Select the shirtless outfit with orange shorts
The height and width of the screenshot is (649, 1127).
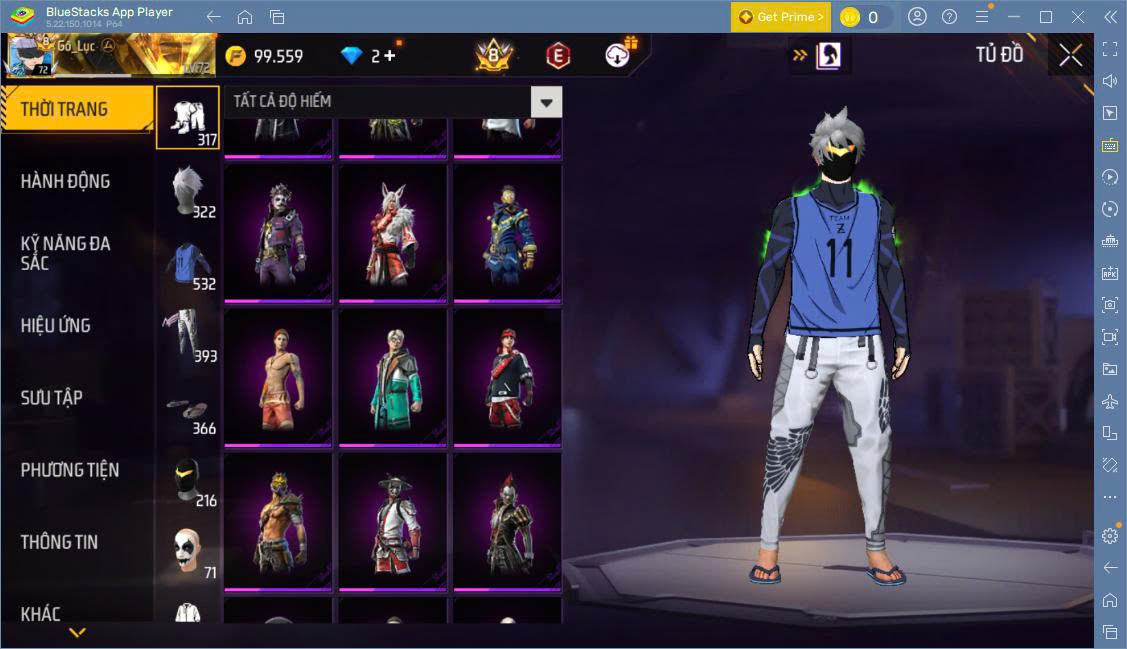pyautogui.click(x=278, y=375)
